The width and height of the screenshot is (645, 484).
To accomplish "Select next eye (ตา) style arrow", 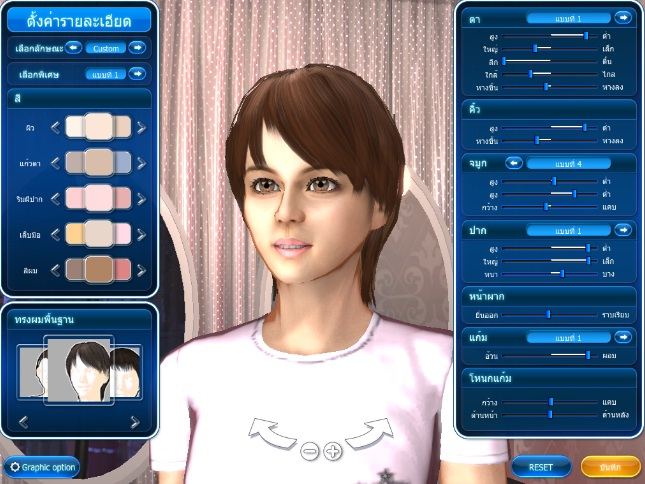I will pyautogui.click(x=622, y=18).
